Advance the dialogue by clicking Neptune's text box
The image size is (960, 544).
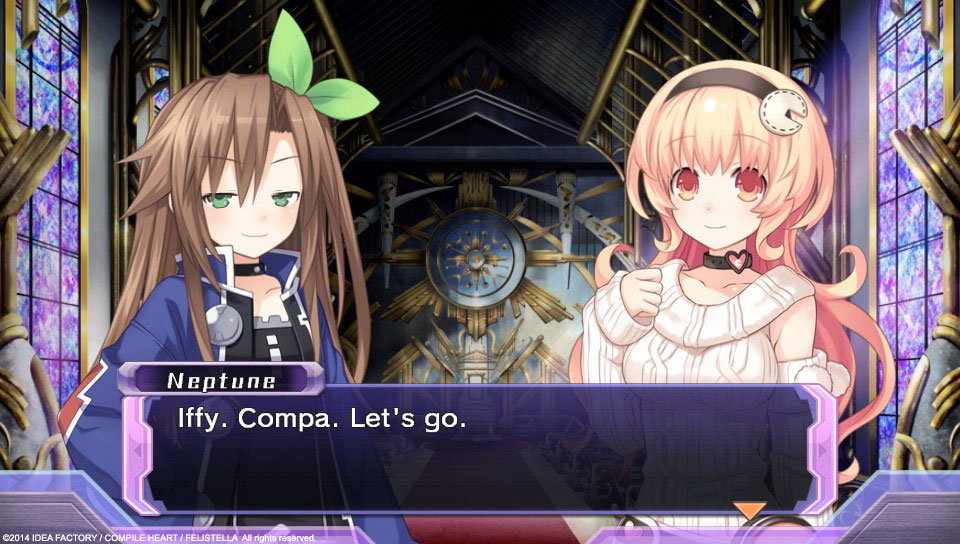click(x=480, y=450)
